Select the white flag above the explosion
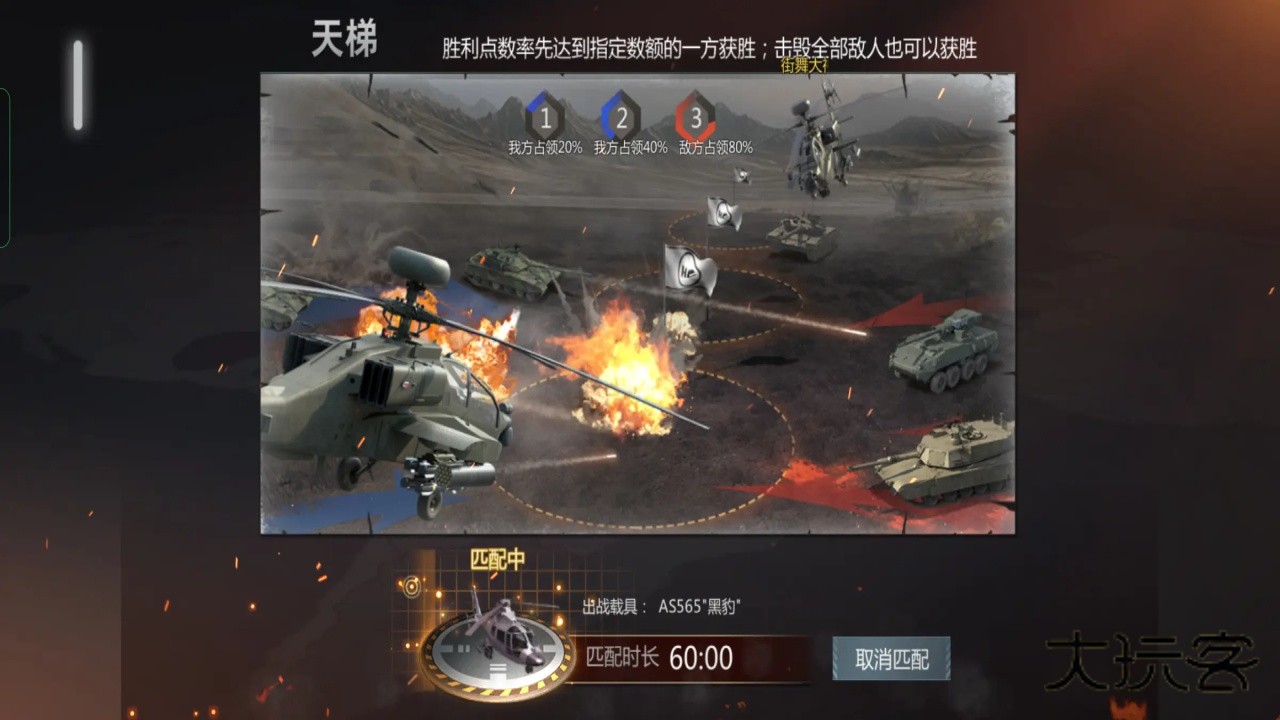This screenshot has height=720, width=1280. coord(688,272)
